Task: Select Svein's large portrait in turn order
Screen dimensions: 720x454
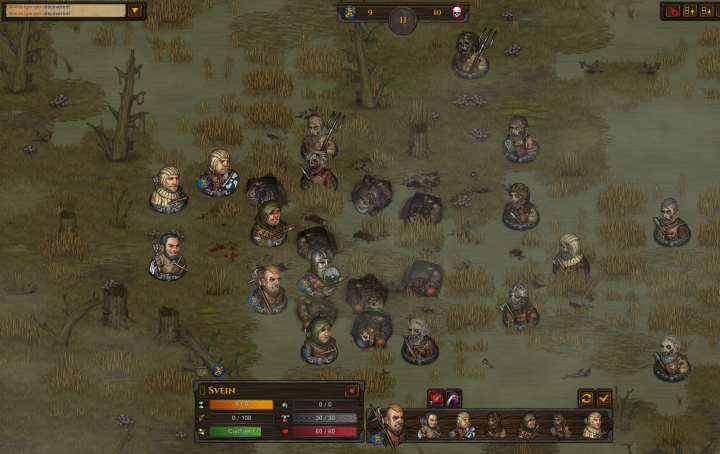Action: pyautogui.click(x=392, y=424)
